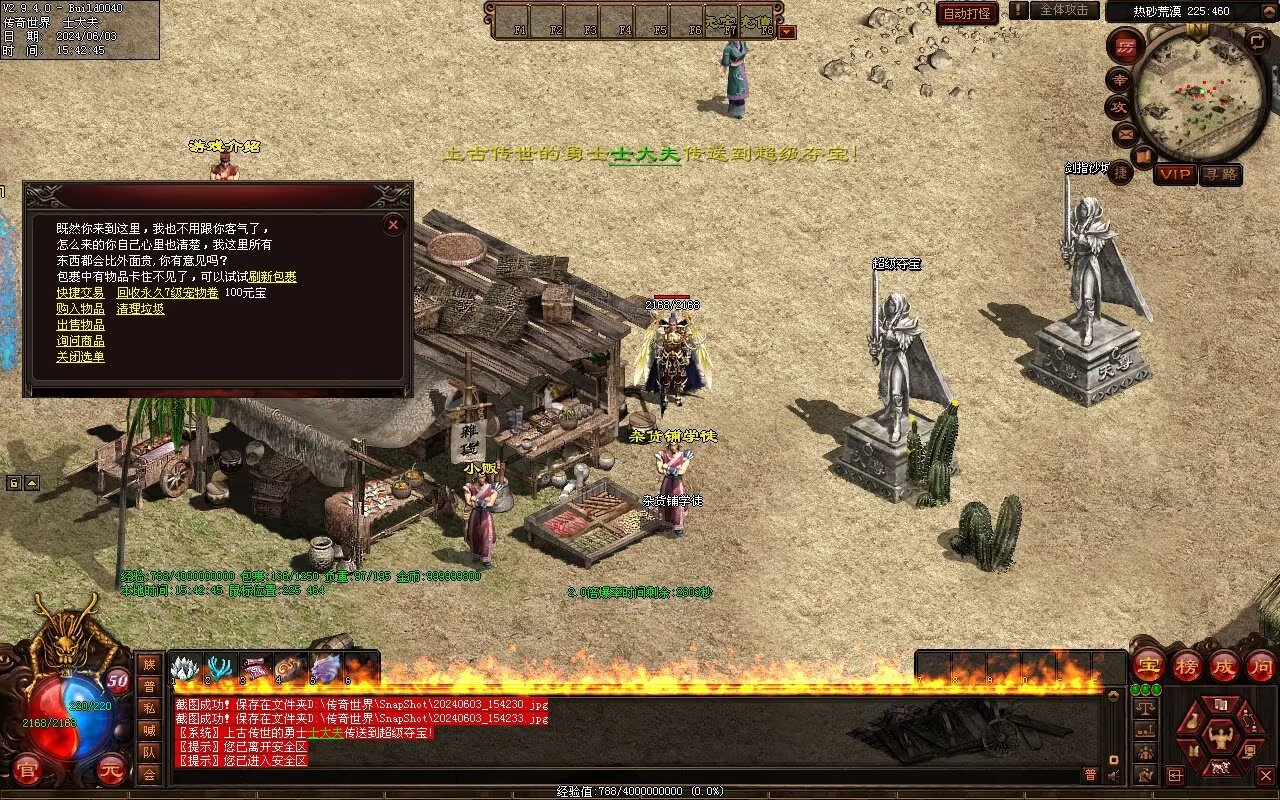1280x800 pixels.
Task: Open the 榜 rankings button
Action: pyautogui.click(x=1187, y=665)
